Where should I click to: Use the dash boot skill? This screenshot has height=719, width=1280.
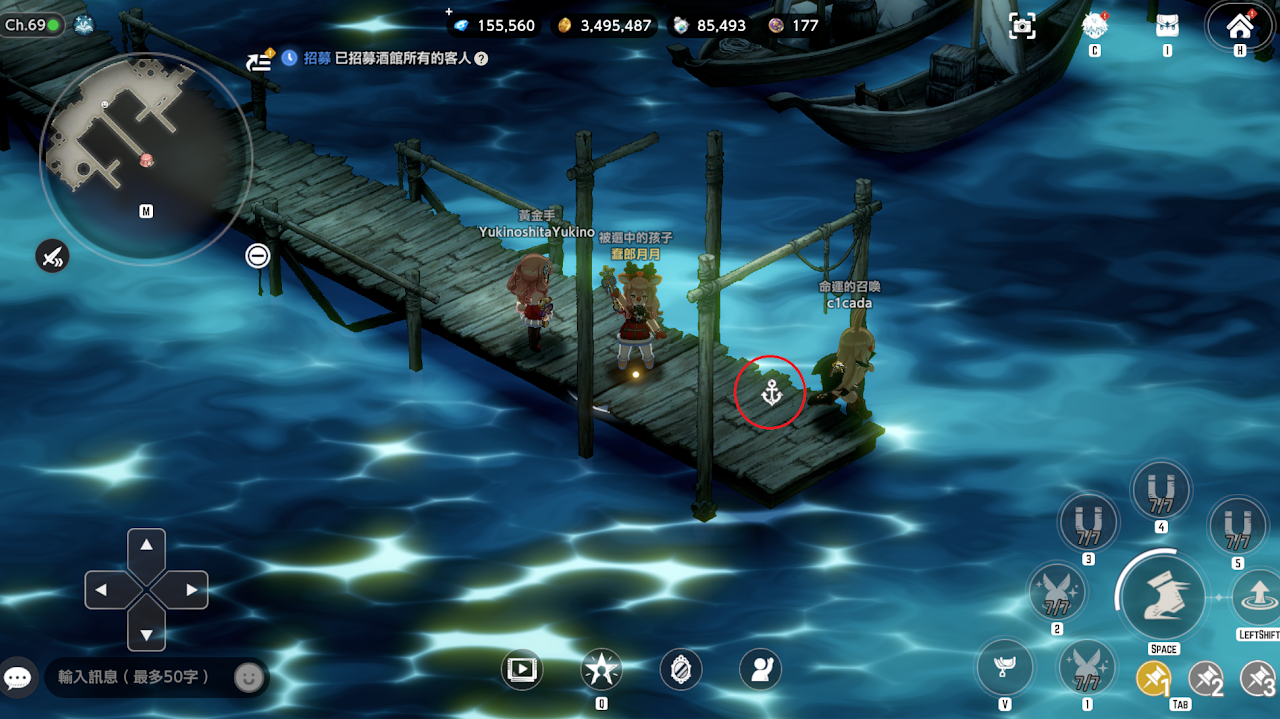tap(1163, 597)
